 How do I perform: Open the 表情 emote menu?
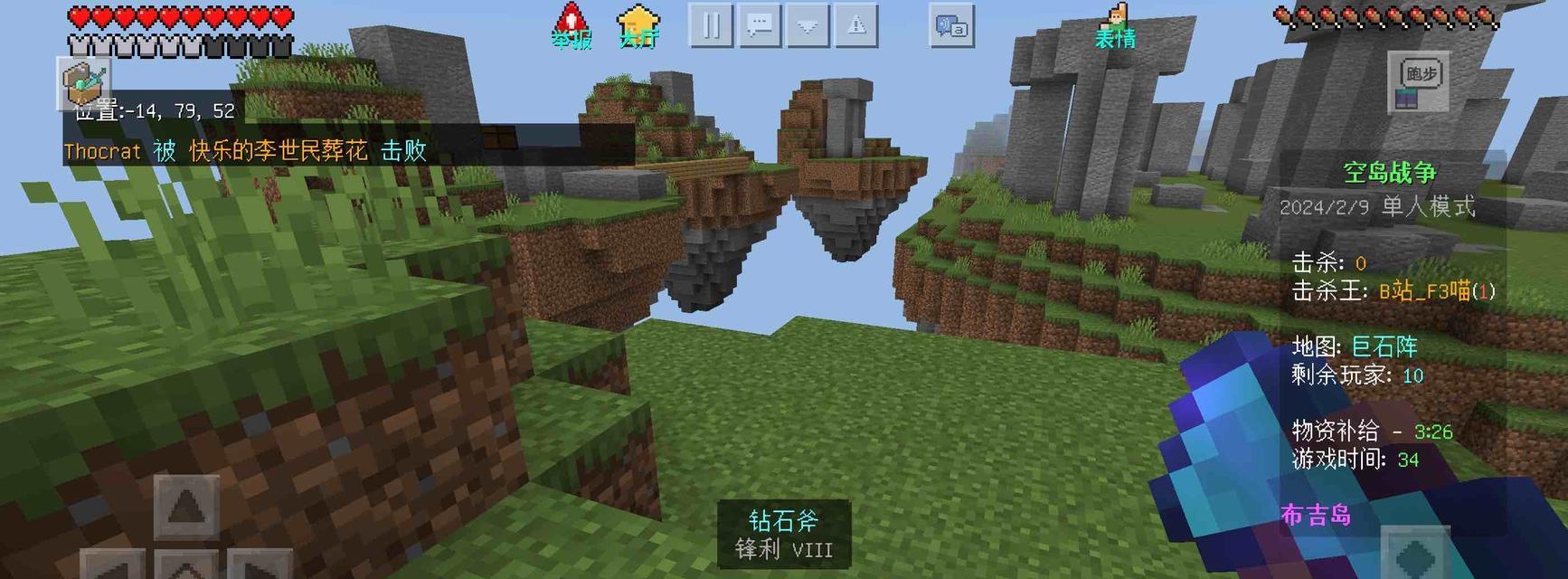(1116, 25)
